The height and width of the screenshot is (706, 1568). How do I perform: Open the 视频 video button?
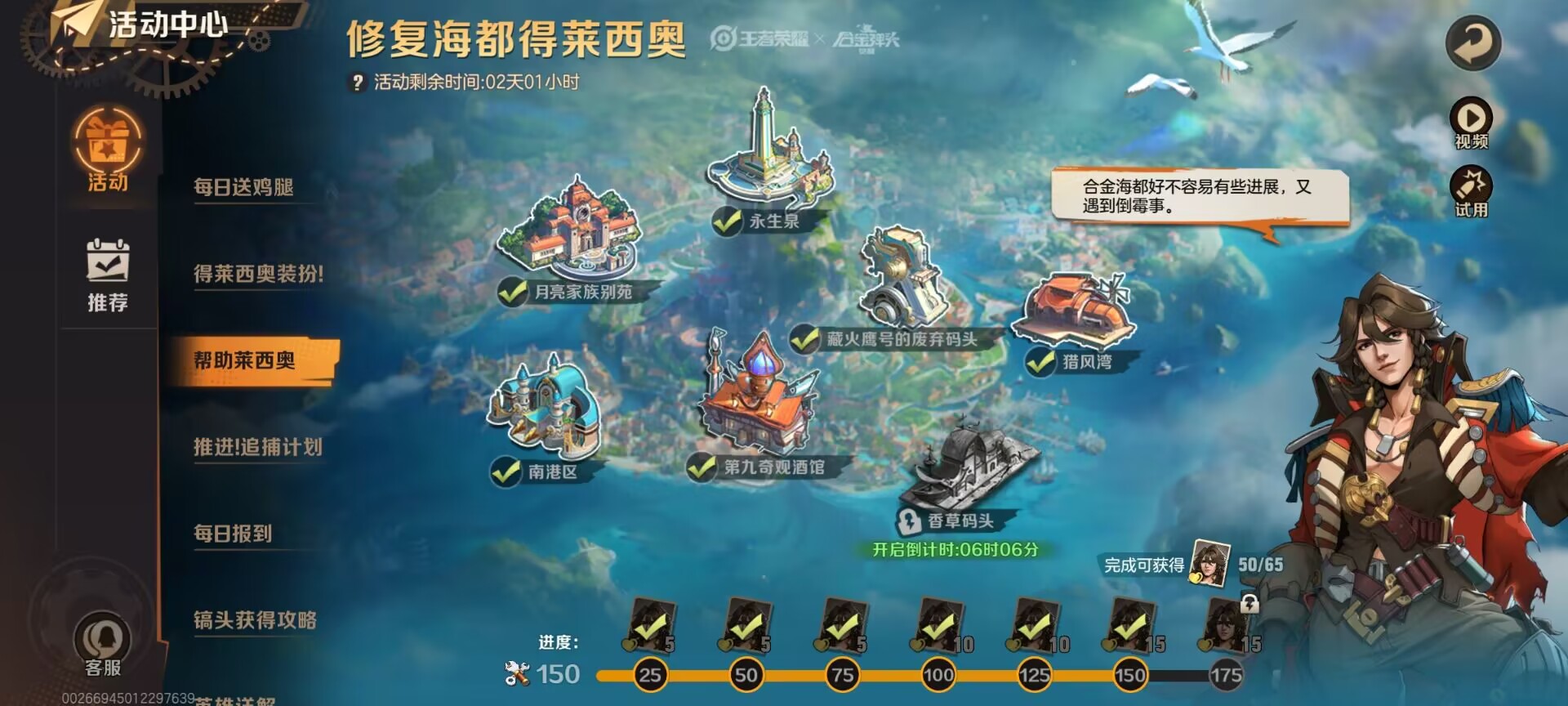pos(1471,123)
